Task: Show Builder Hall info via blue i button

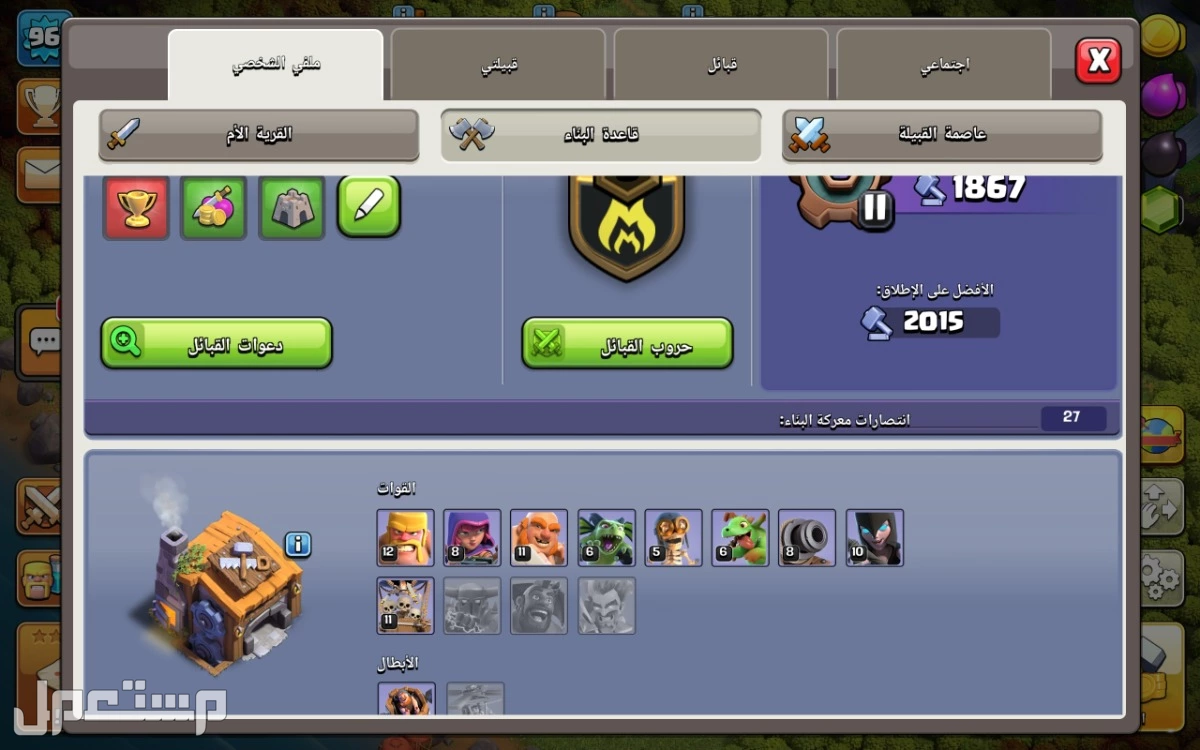Action: click(298, 545)
